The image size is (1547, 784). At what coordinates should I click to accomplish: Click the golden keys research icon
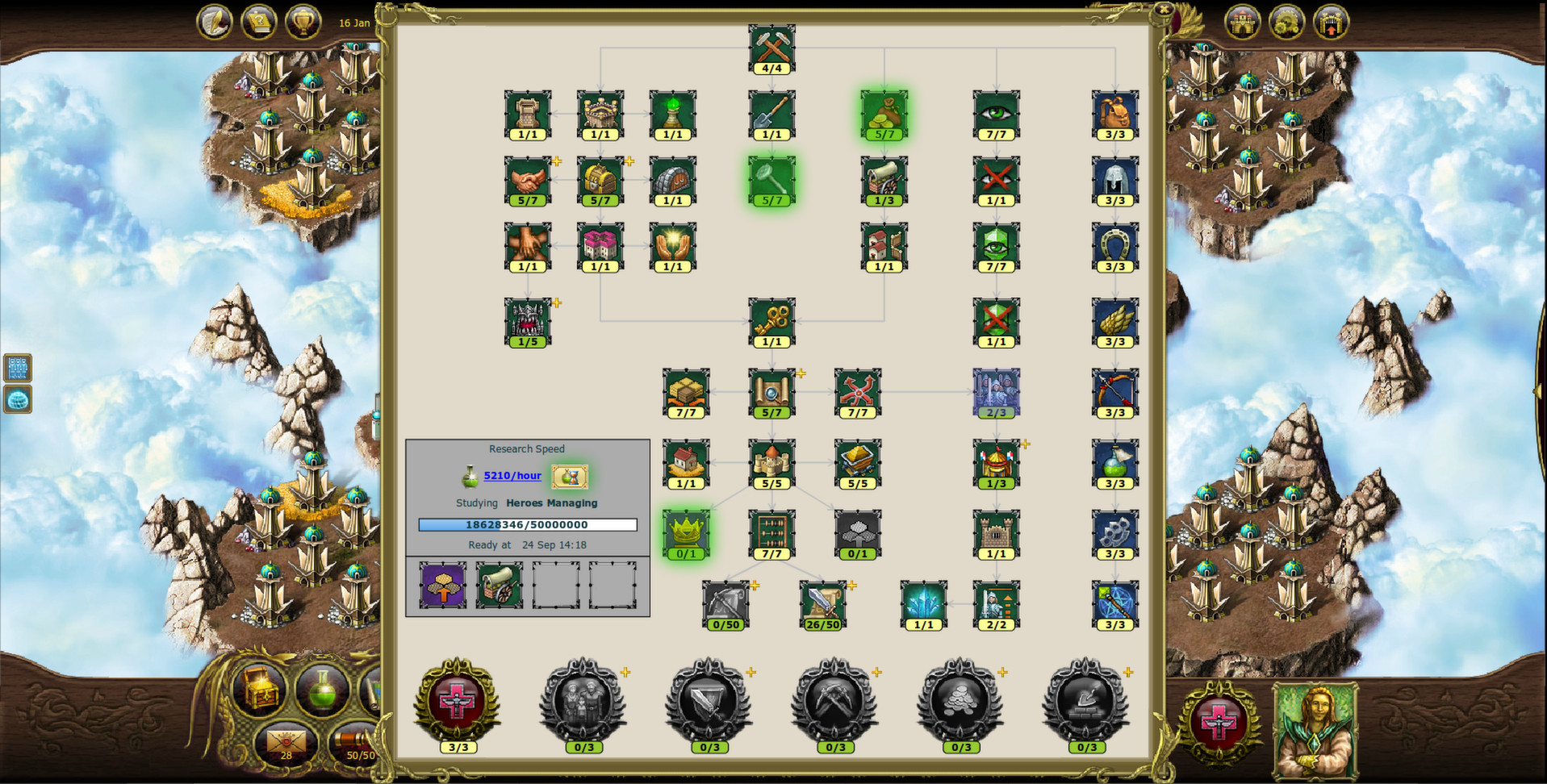(771, 321)
